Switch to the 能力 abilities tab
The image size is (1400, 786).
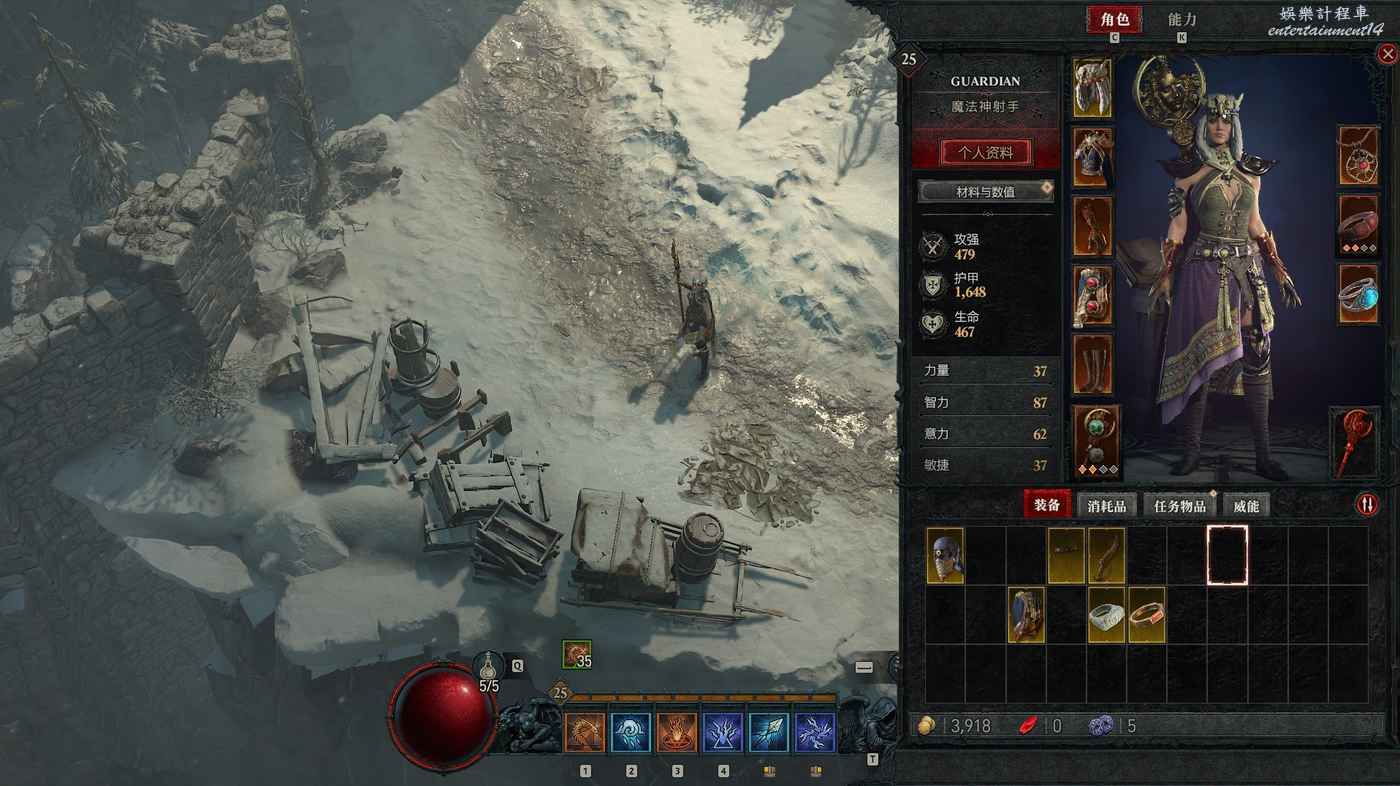(1182, 20)
